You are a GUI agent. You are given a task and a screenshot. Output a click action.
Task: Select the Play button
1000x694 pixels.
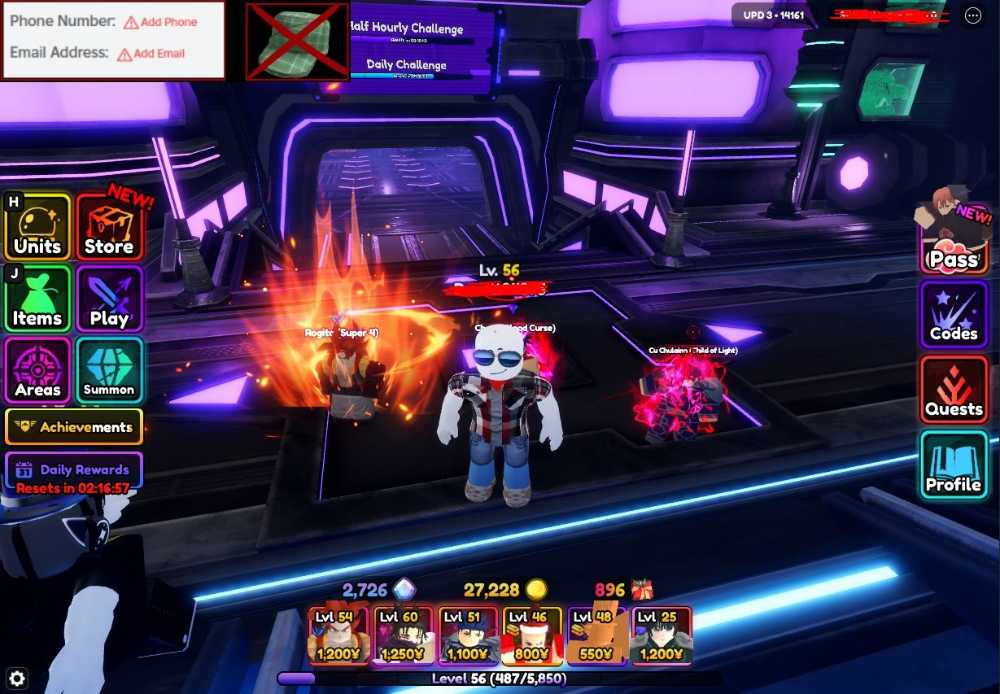tap(109, 299)
